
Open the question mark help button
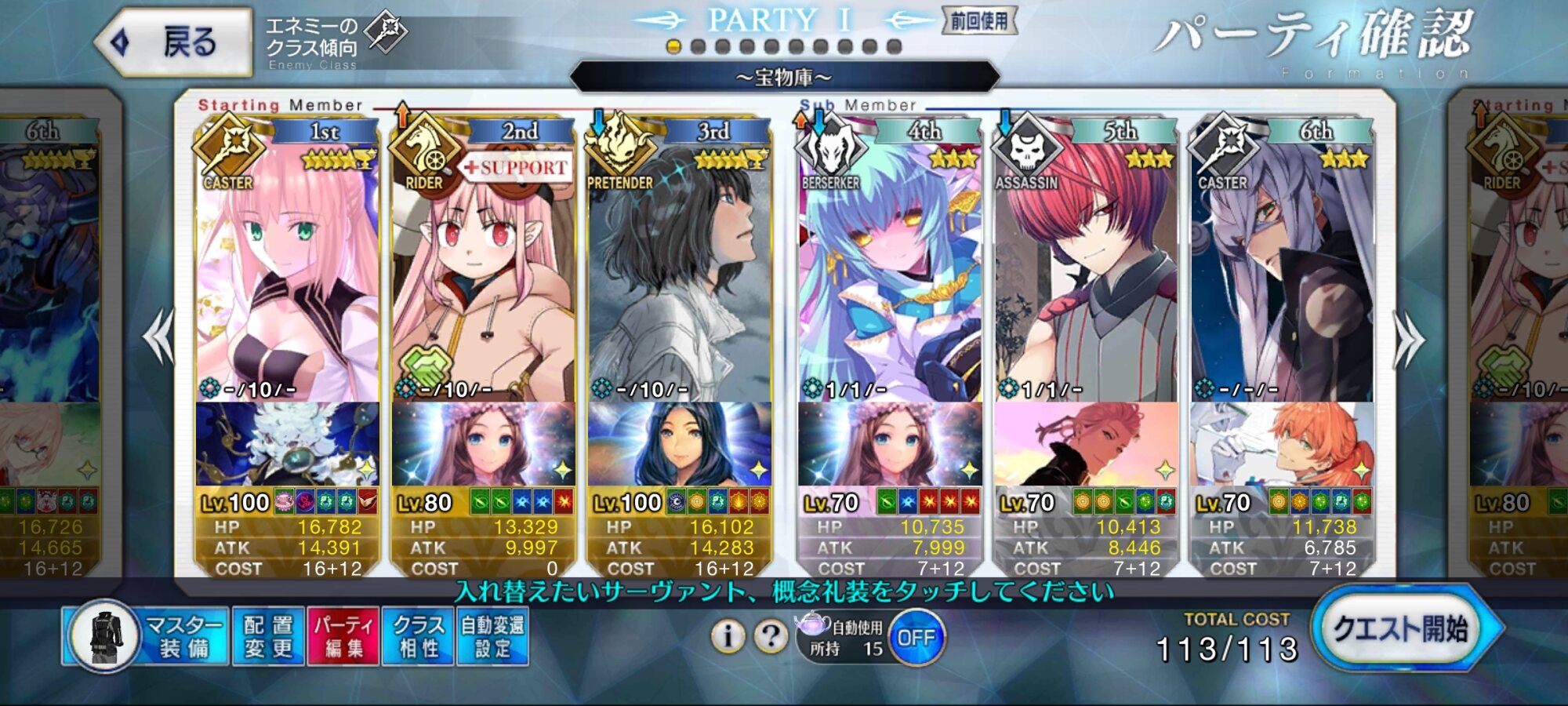[771, 636]
